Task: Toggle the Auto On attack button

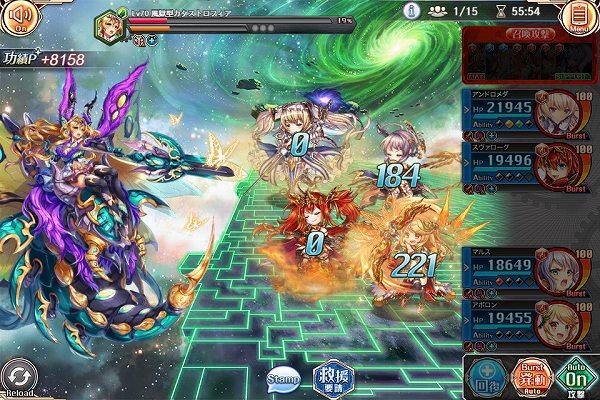Action: (x=575, y=375)
